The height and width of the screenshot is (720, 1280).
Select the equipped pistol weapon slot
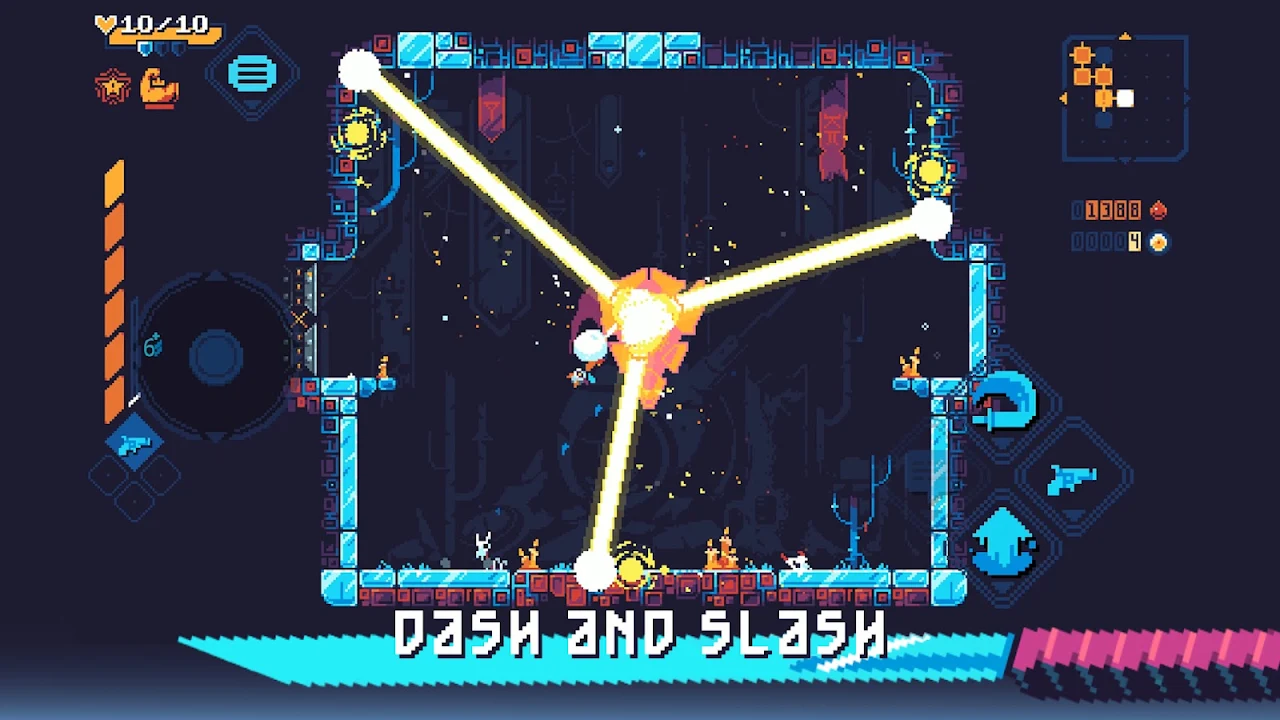point(134,443)
